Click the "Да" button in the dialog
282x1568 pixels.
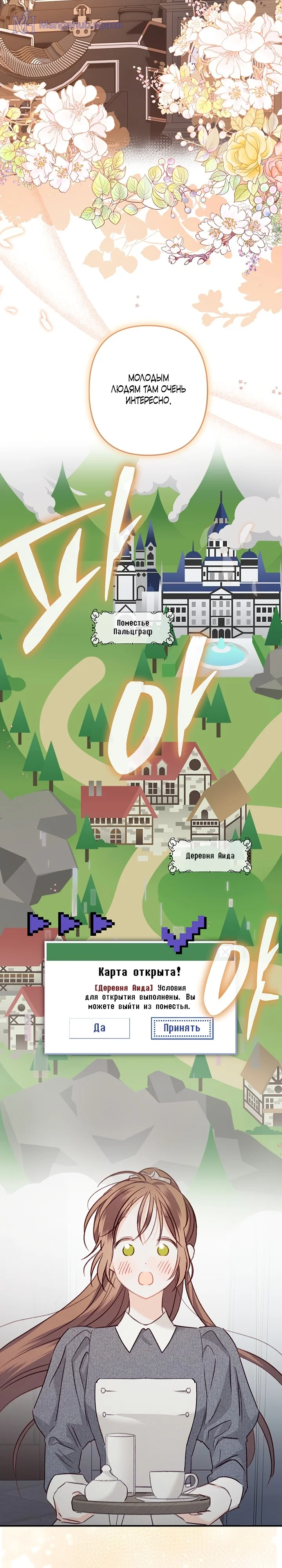click(x=99, y=1028)
